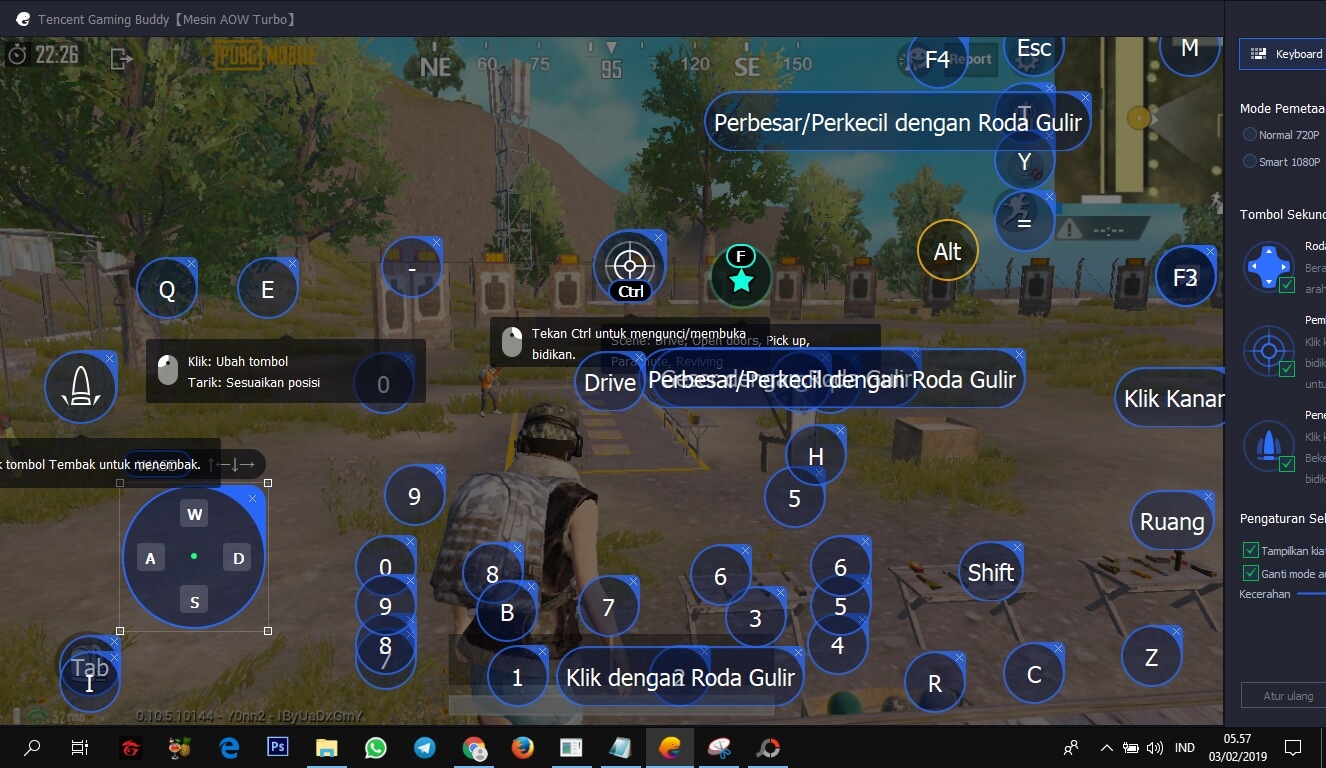Image resolution: width=1326 pixels, height=768 pixels.
Task: Open Photoshop from the taskbar
Action: [x=277, y=747]
